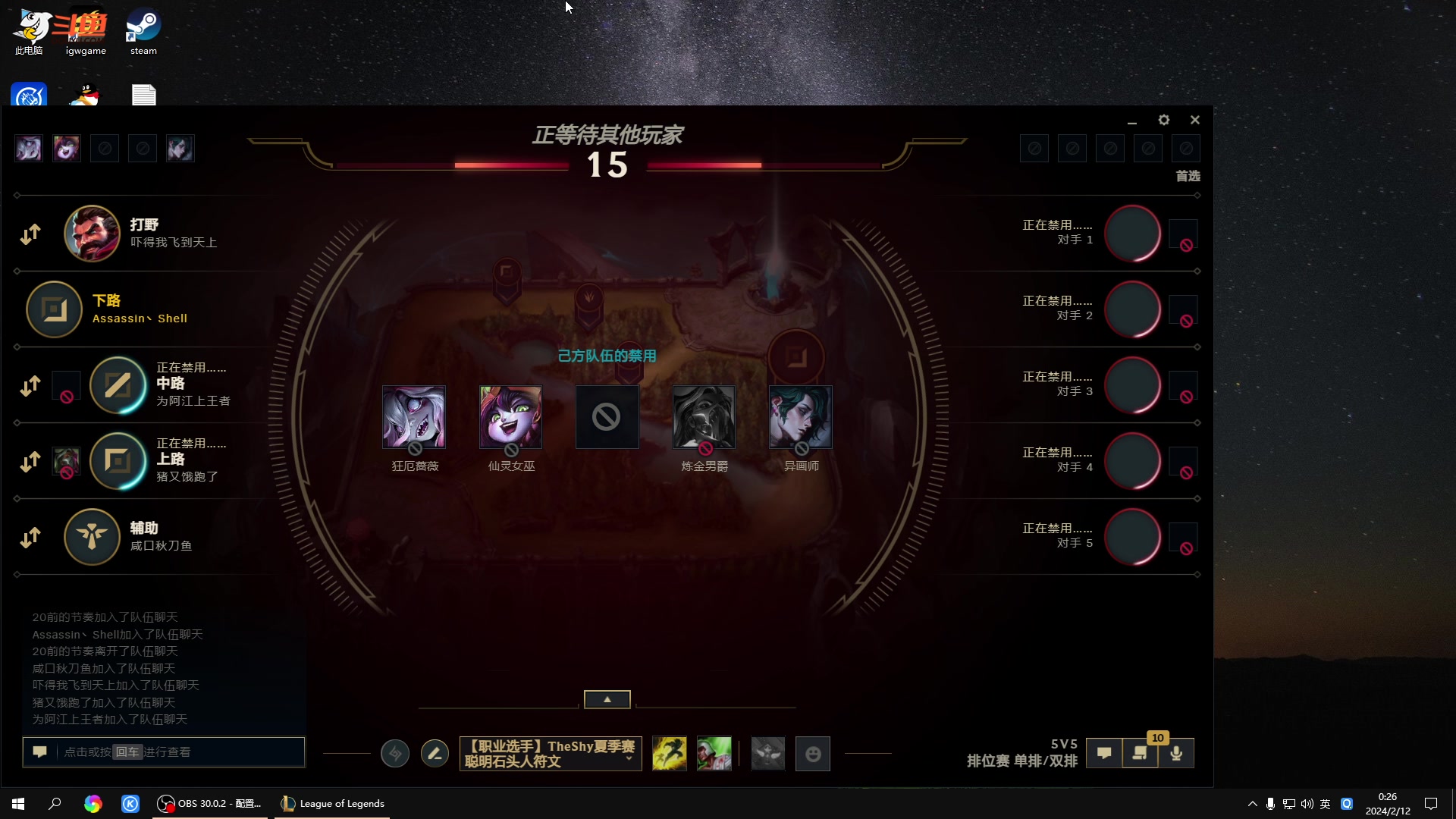The width and height of the screenshot is (1456, 819).
Task: Minimize the League client window
Action: pos(1132,121)
